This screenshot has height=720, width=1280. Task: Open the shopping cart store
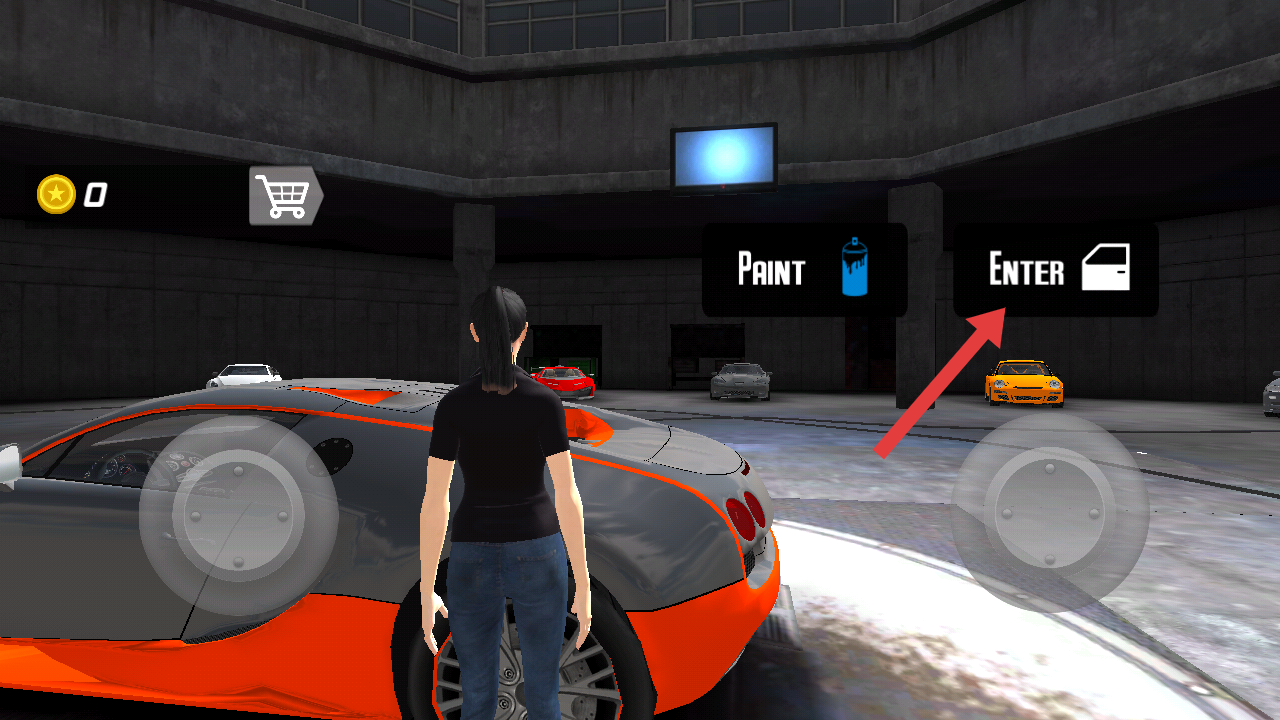[x=285, y=196]
